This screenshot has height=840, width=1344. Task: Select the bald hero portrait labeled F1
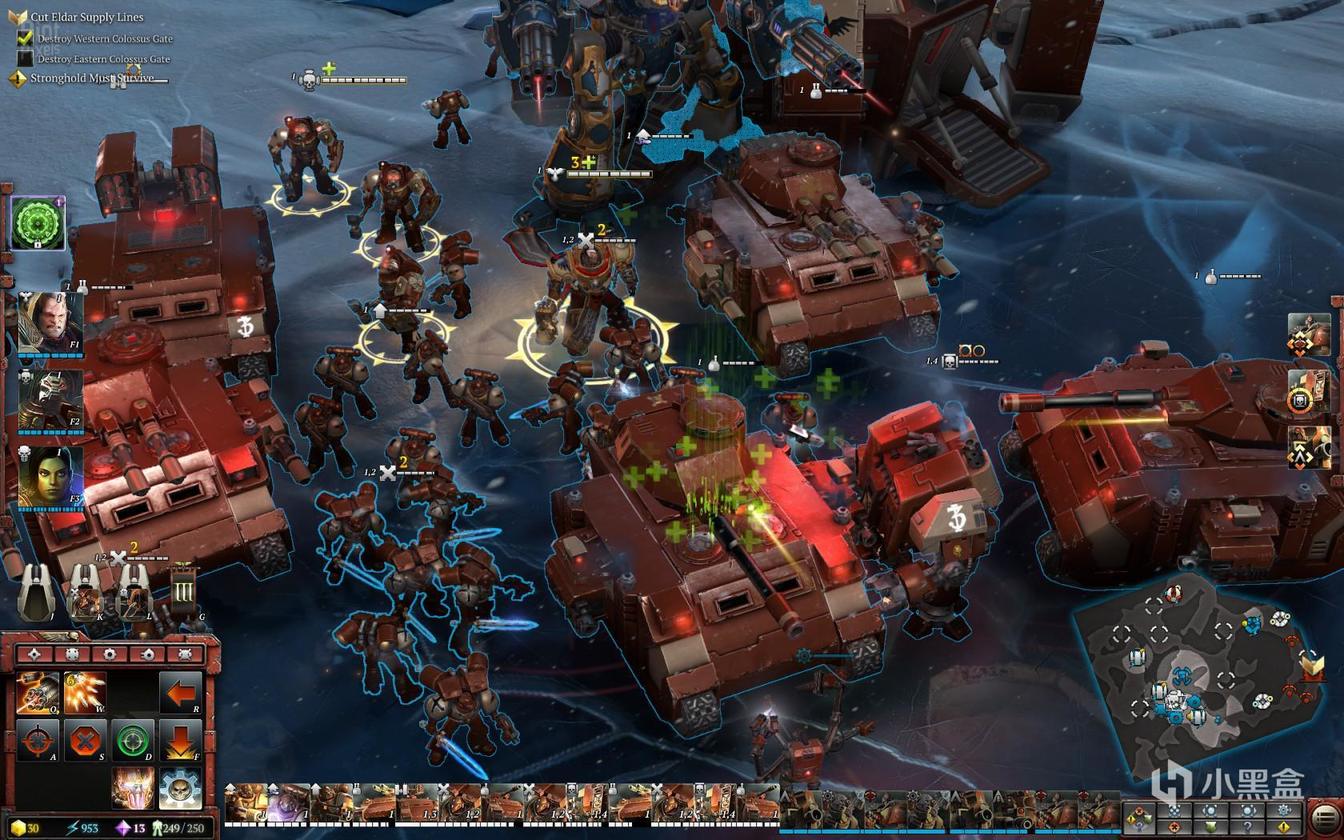[x=50, y=322]
